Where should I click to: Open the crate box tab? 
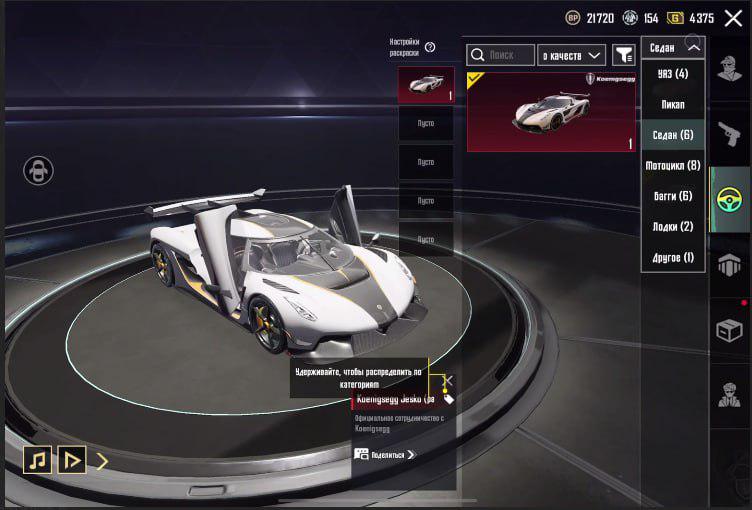[730, 329]
